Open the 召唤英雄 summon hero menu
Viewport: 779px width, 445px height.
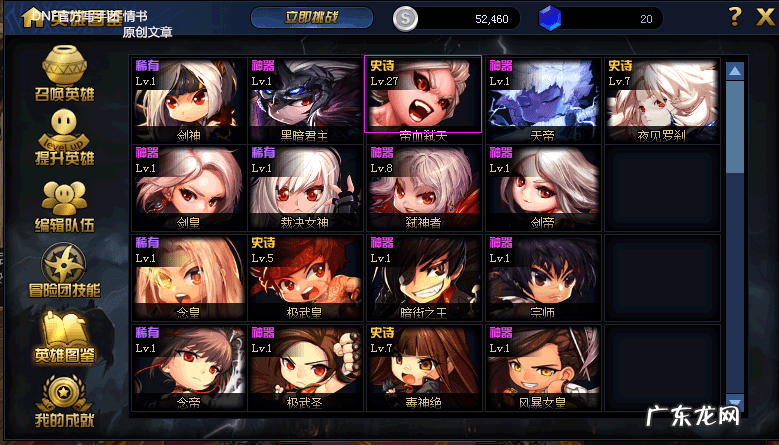click(65, 74)
